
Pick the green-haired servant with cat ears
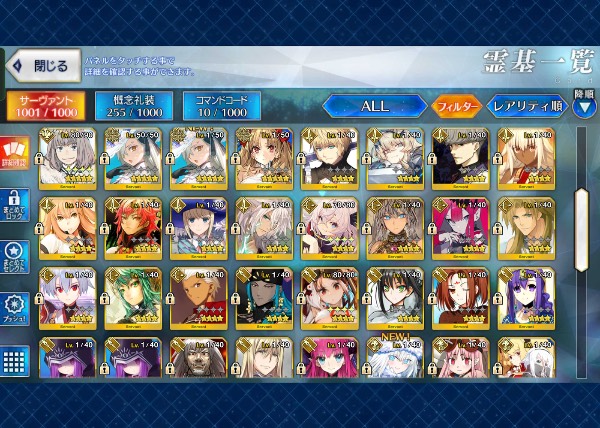[x=134, y=295]
